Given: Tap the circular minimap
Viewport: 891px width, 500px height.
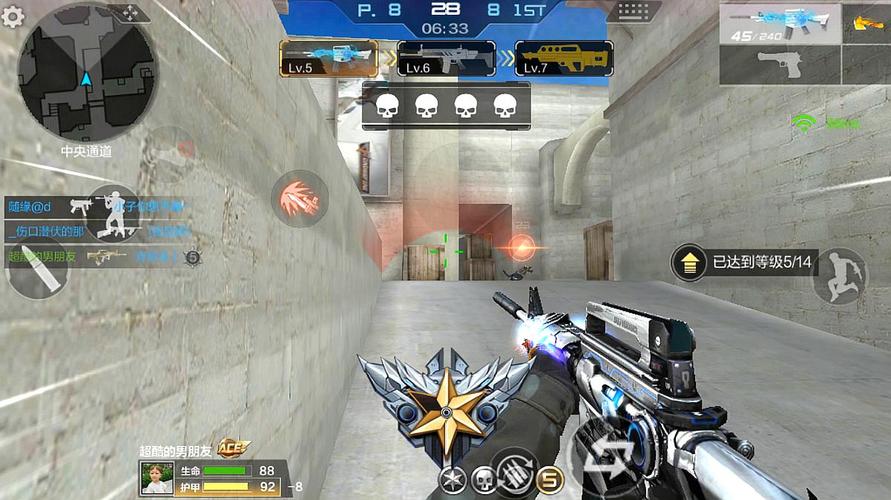Looking at the screenshot, I should pos(88,72).
